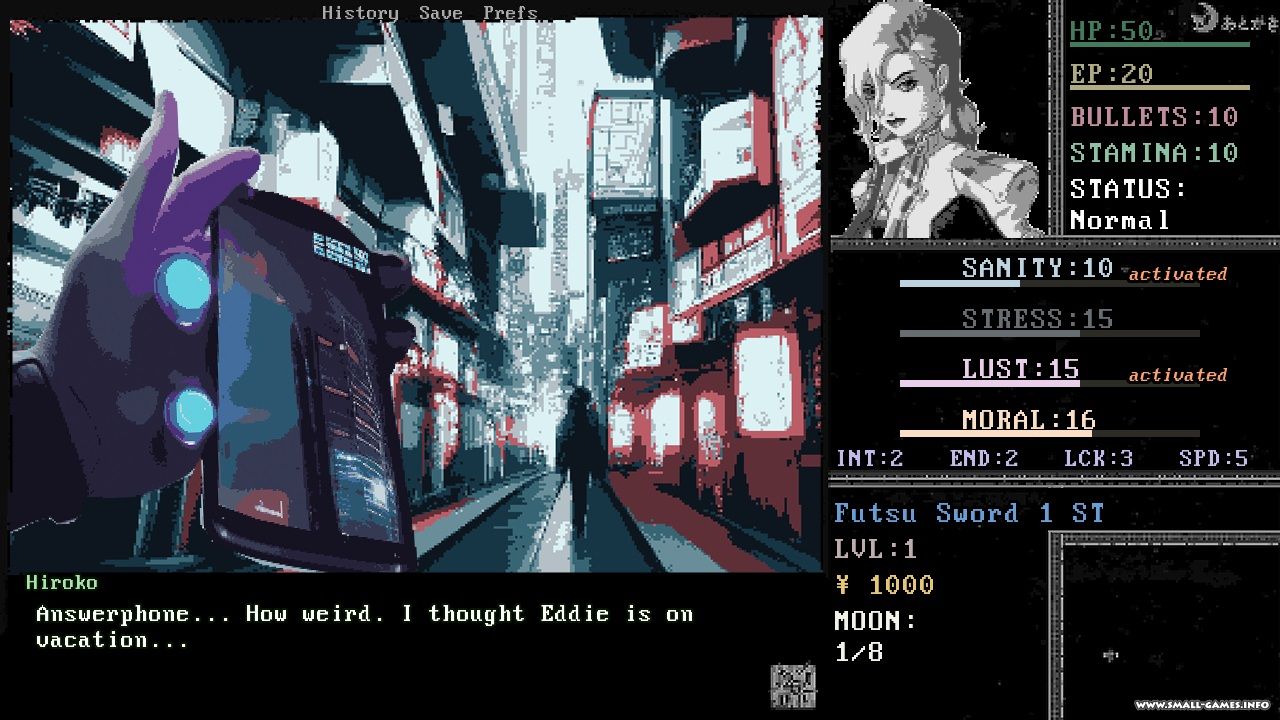
Task: Open the Prefs settings
Action: point(510,13)
